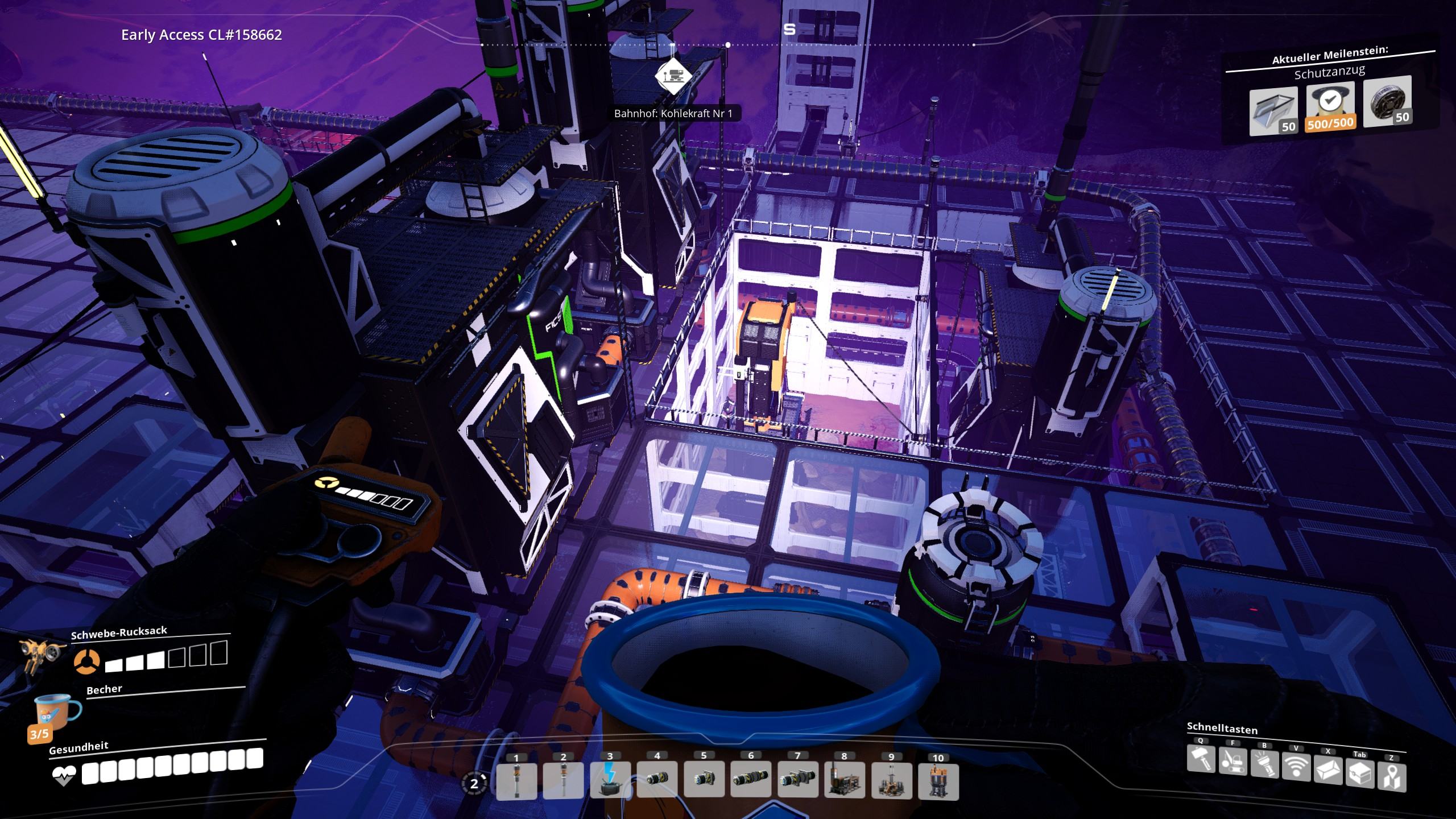This screenshot has width=1456, height=819.
Task: Select the orange tower building in slot 10
Action: (938, 781)
